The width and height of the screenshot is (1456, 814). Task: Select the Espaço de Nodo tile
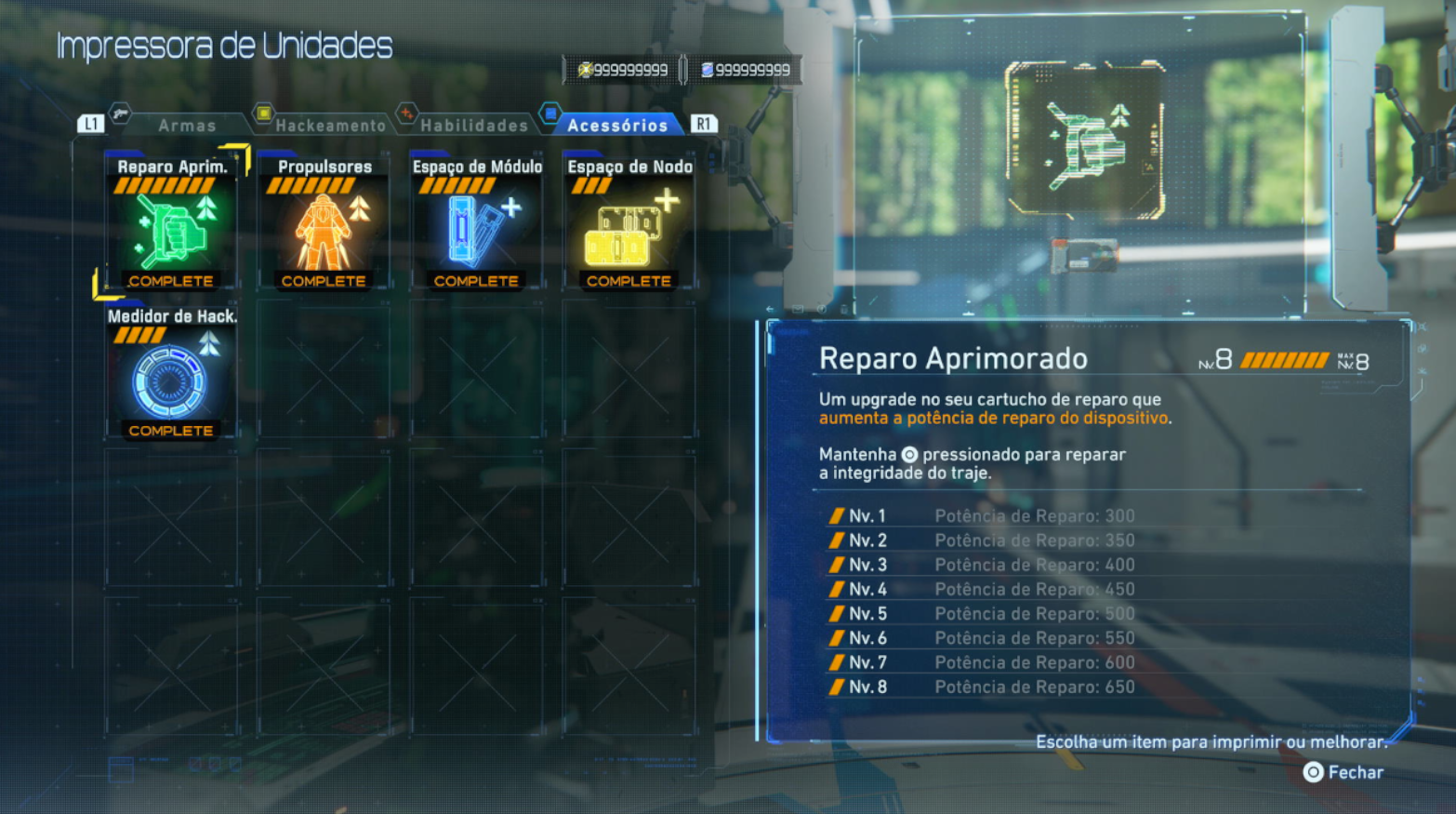629,224
